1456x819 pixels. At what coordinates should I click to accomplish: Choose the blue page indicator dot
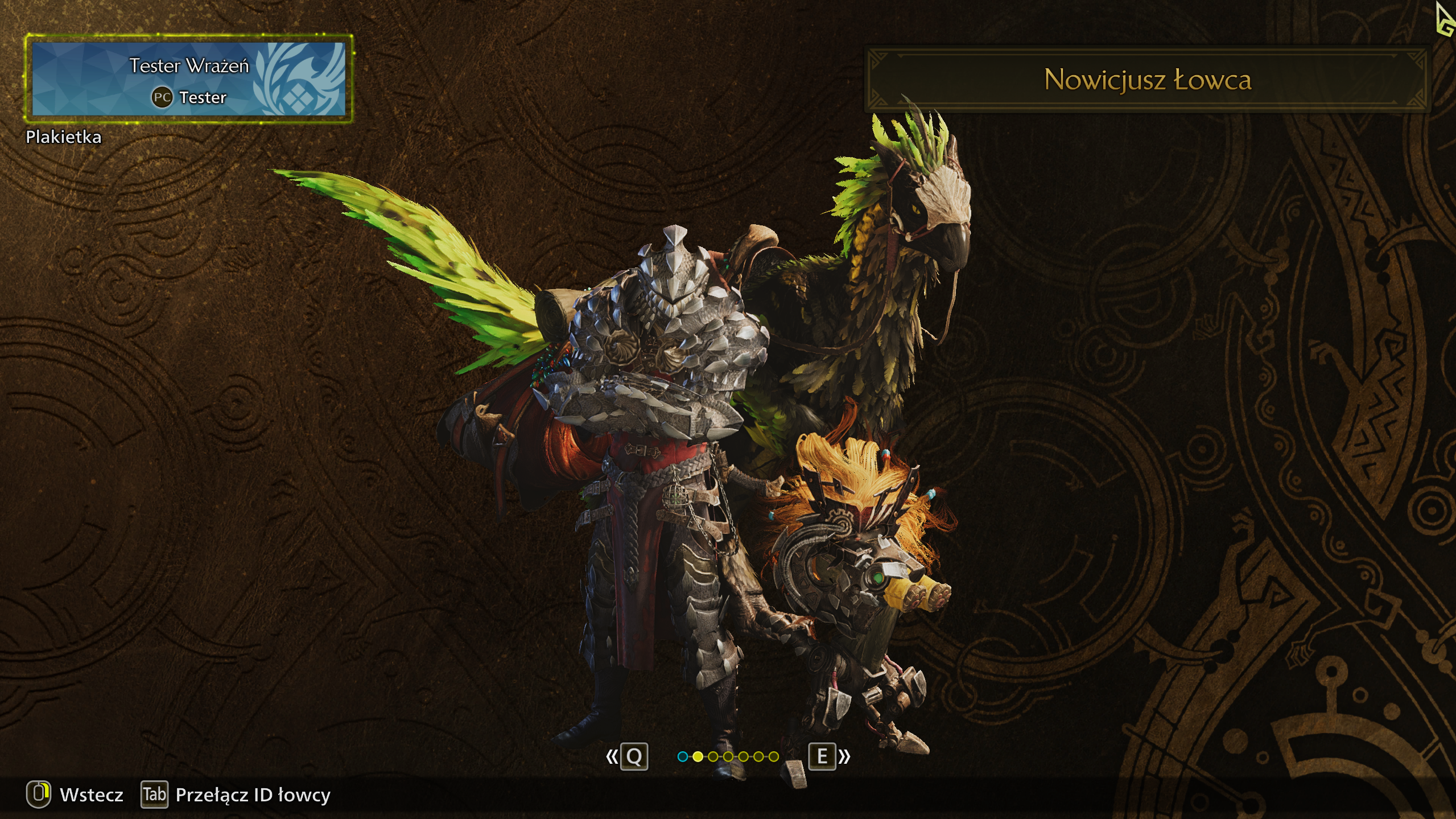point(683,756)
